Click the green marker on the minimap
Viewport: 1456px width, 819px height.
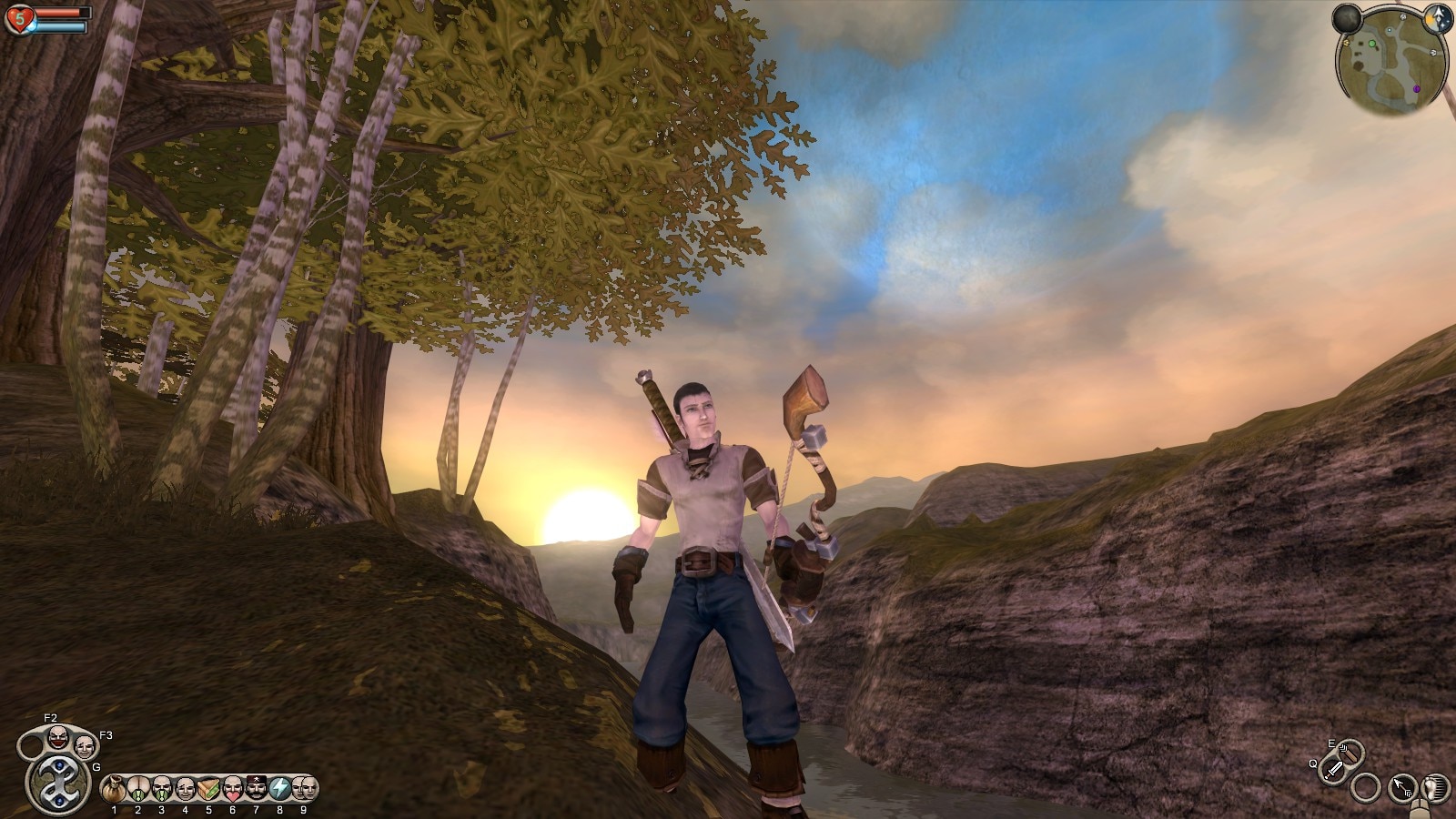point(1371,43)
